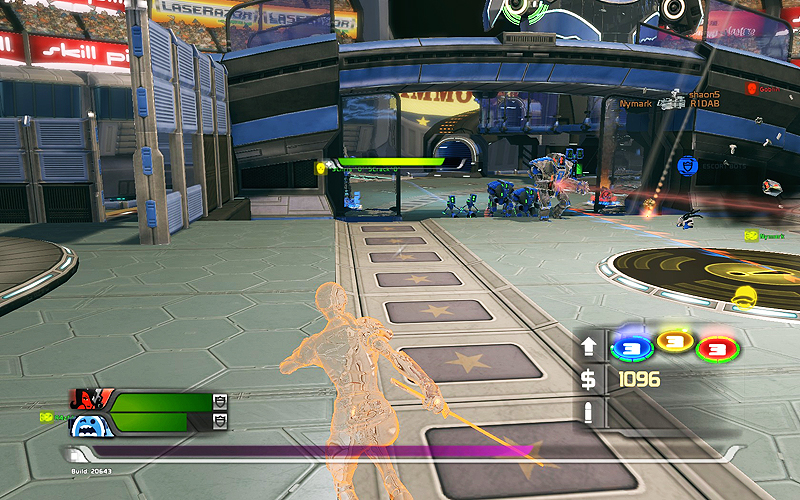Click the blue Icemen team emblem

pyautogui.click(x=88, y=425)
